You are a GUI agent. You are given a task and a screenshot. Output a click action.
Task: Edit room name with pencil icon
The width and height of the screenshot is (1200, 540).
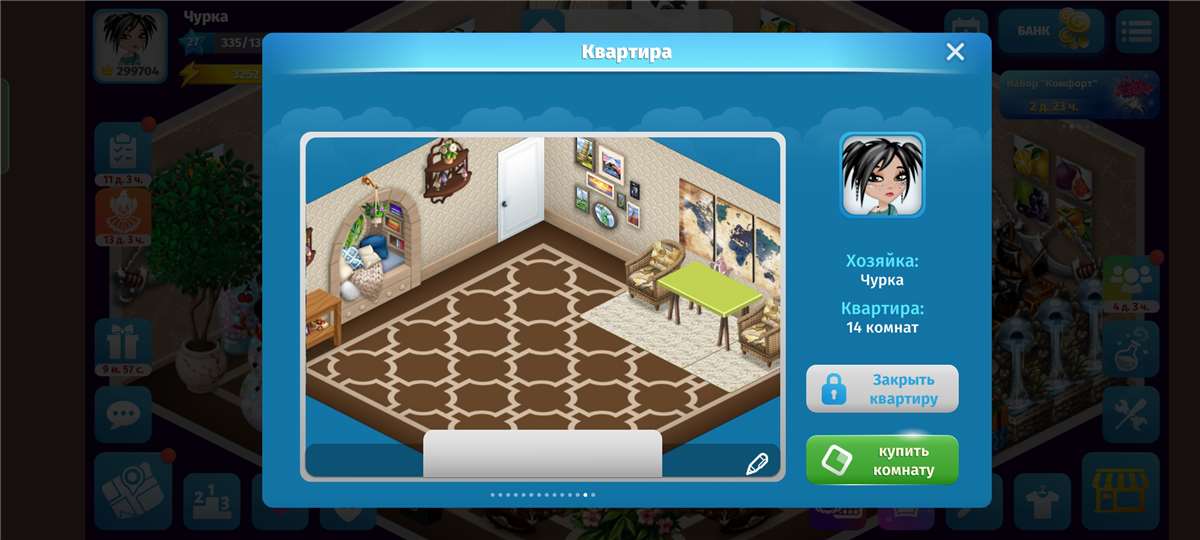pyautogui.click(x=756, y=463)
